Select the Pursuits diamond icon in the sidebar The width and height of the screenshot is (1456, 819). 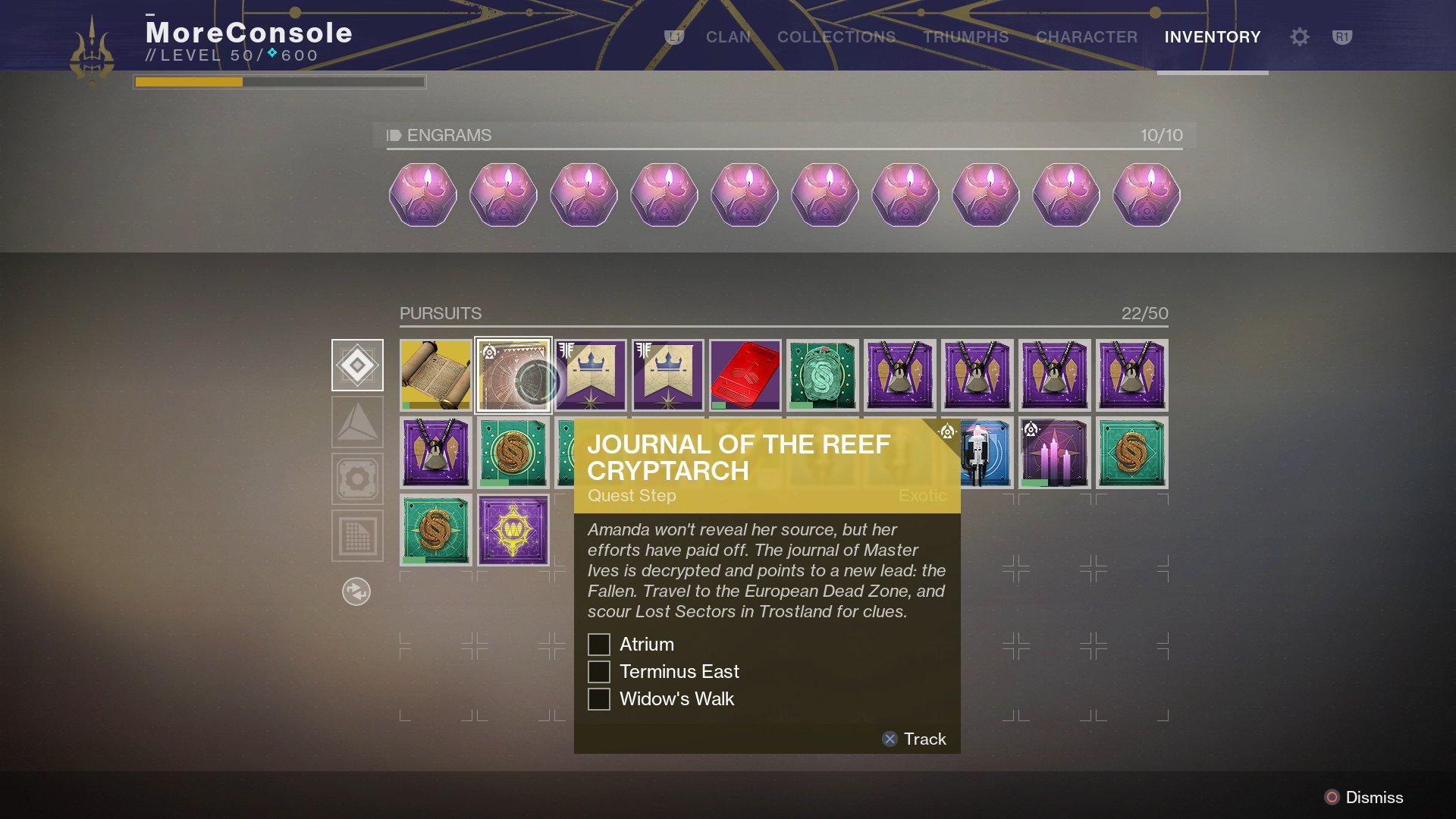357,365
